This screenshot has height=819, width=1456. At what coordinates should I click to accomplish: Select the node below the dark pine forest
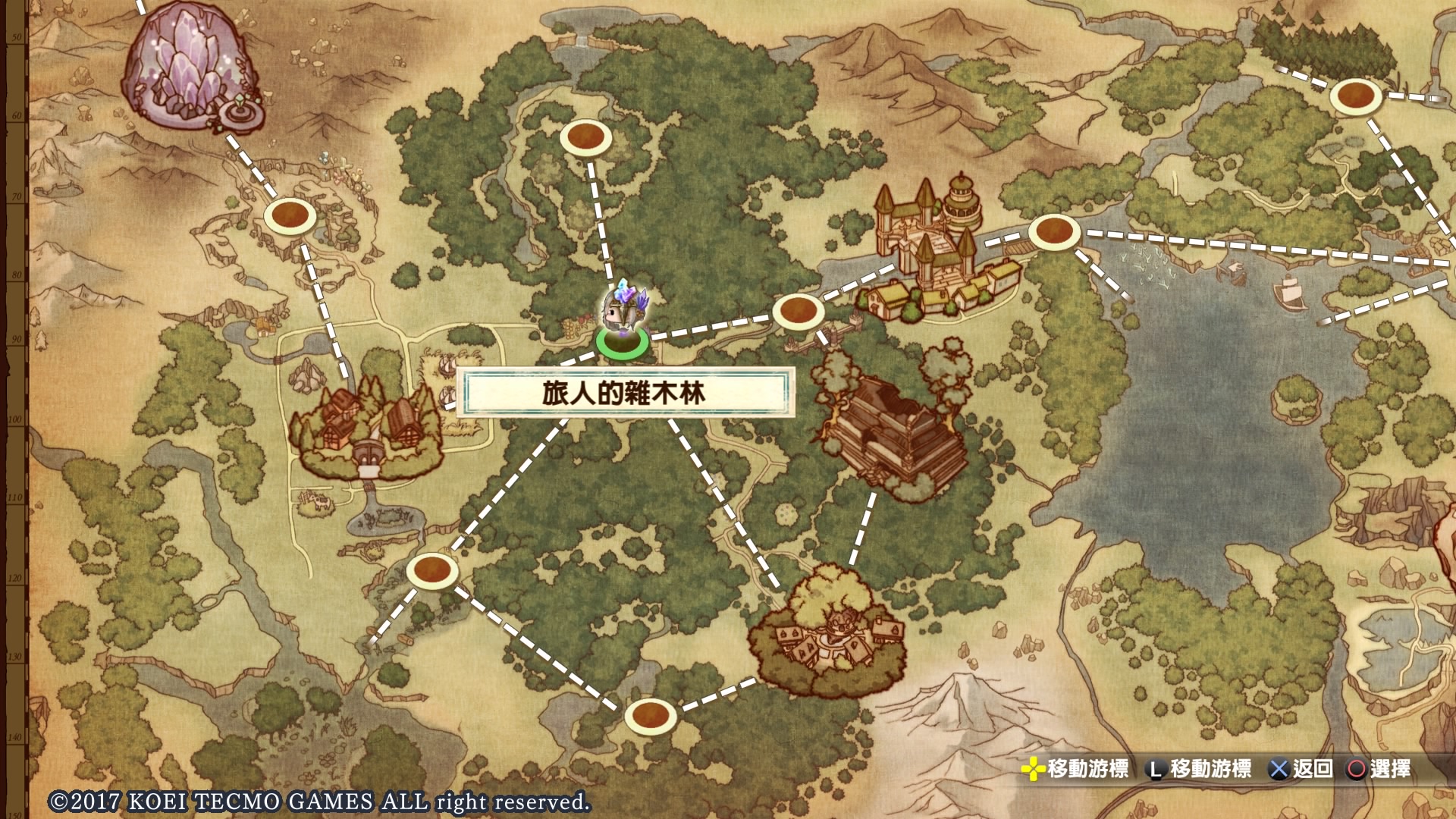[x=1355, y=97]
